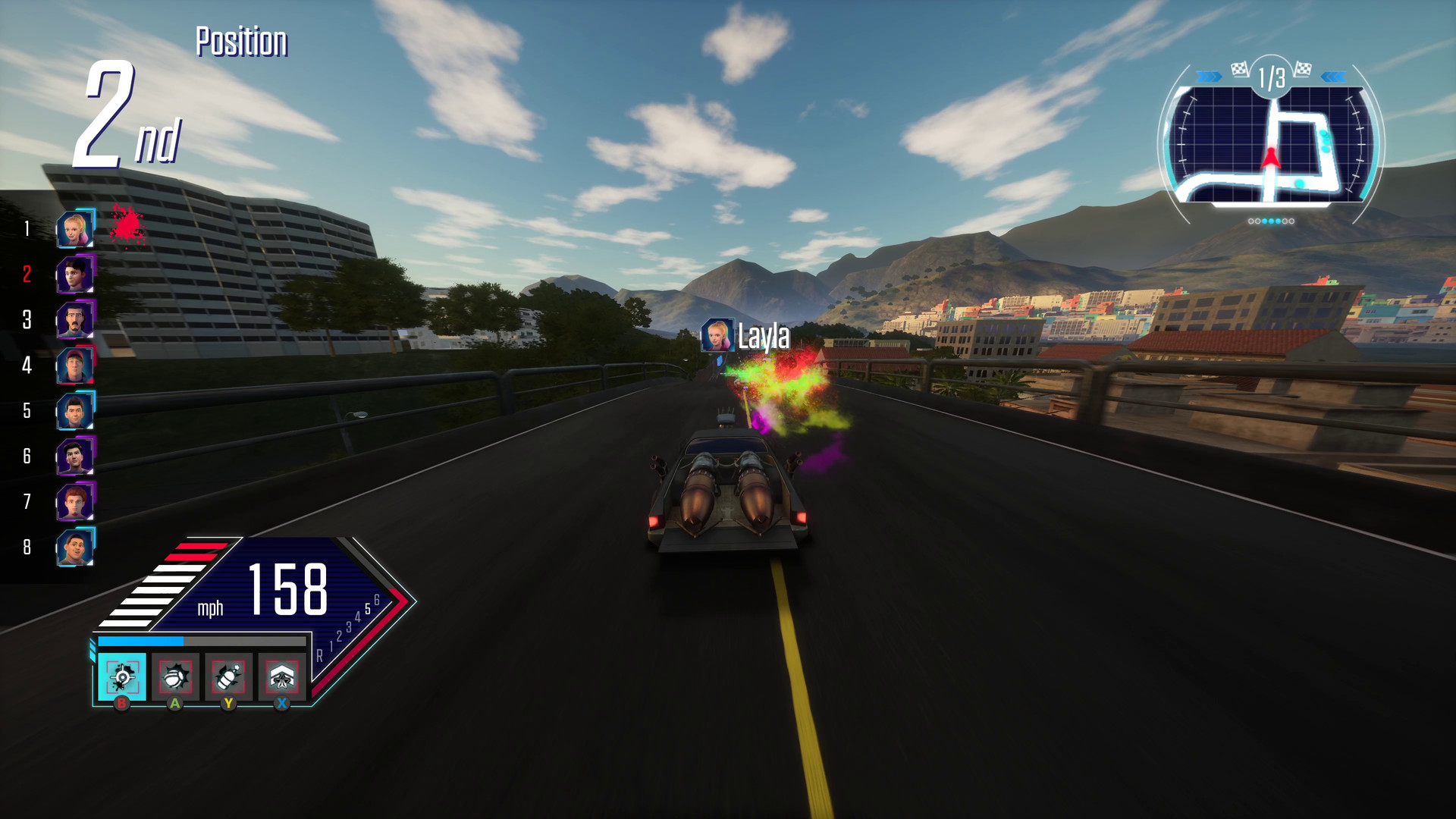Select the bomb weapon icon above A

click(174, 676)
